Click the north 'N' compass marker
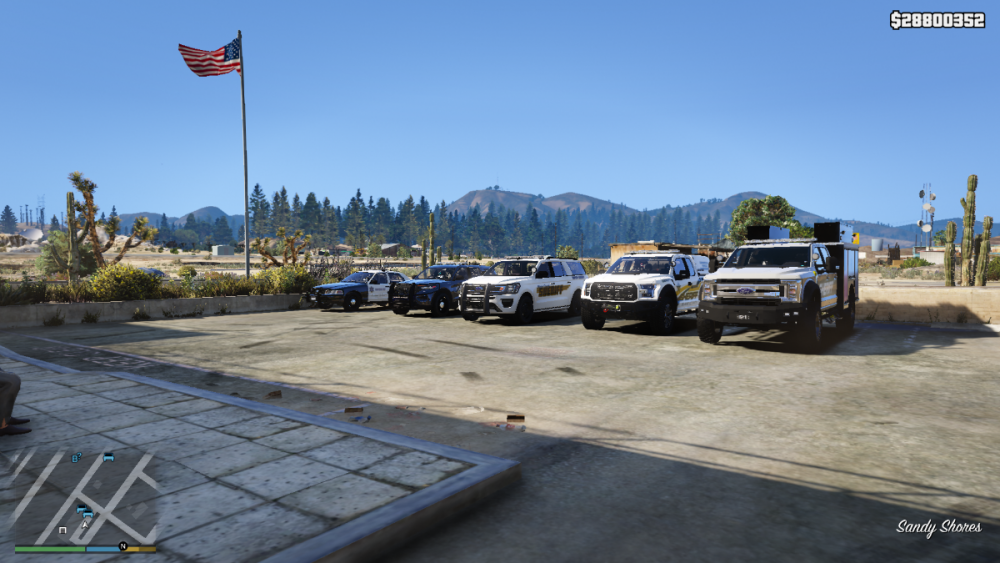 click(x=123, y=546)
